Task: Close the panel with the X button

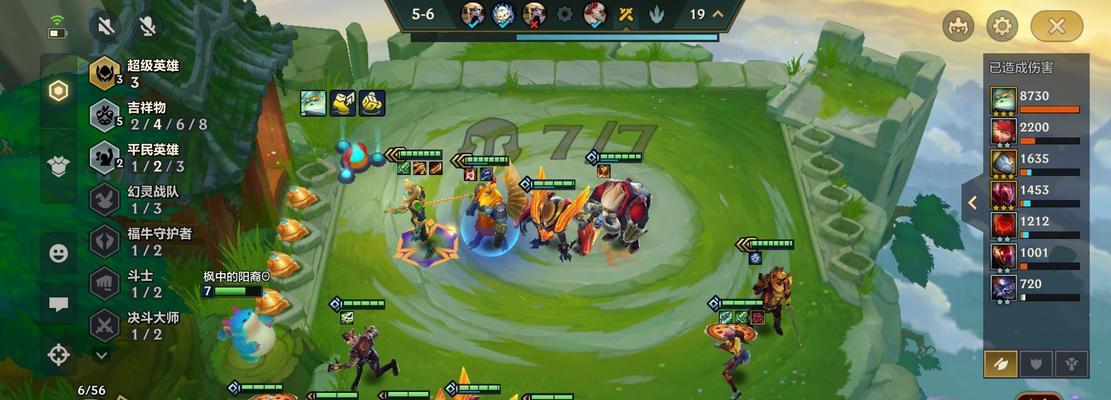Action: tap(1057, 26)
